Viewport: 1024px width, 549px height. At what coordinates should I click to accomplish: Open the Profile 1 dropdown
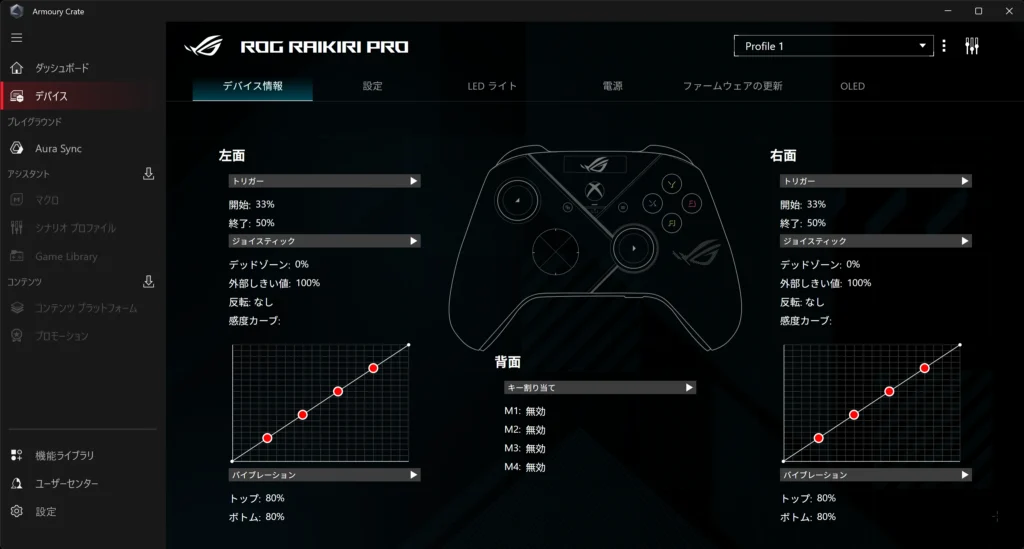pos(832,46)
